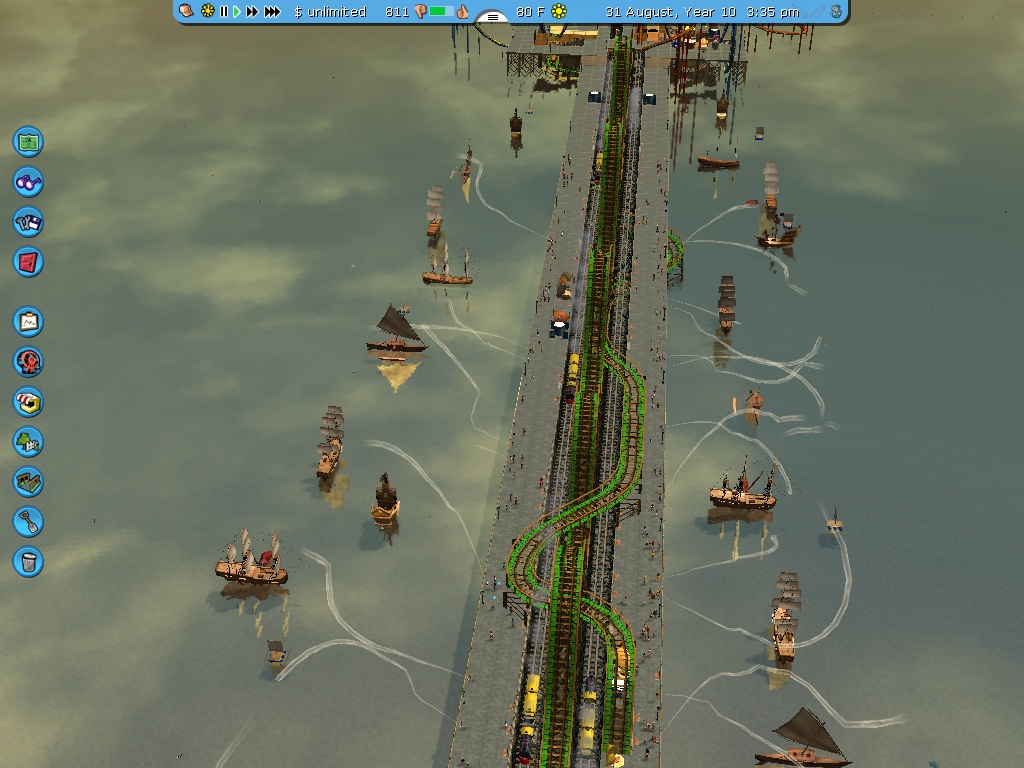Open shops and stalls with striped awning

[28, 401]
